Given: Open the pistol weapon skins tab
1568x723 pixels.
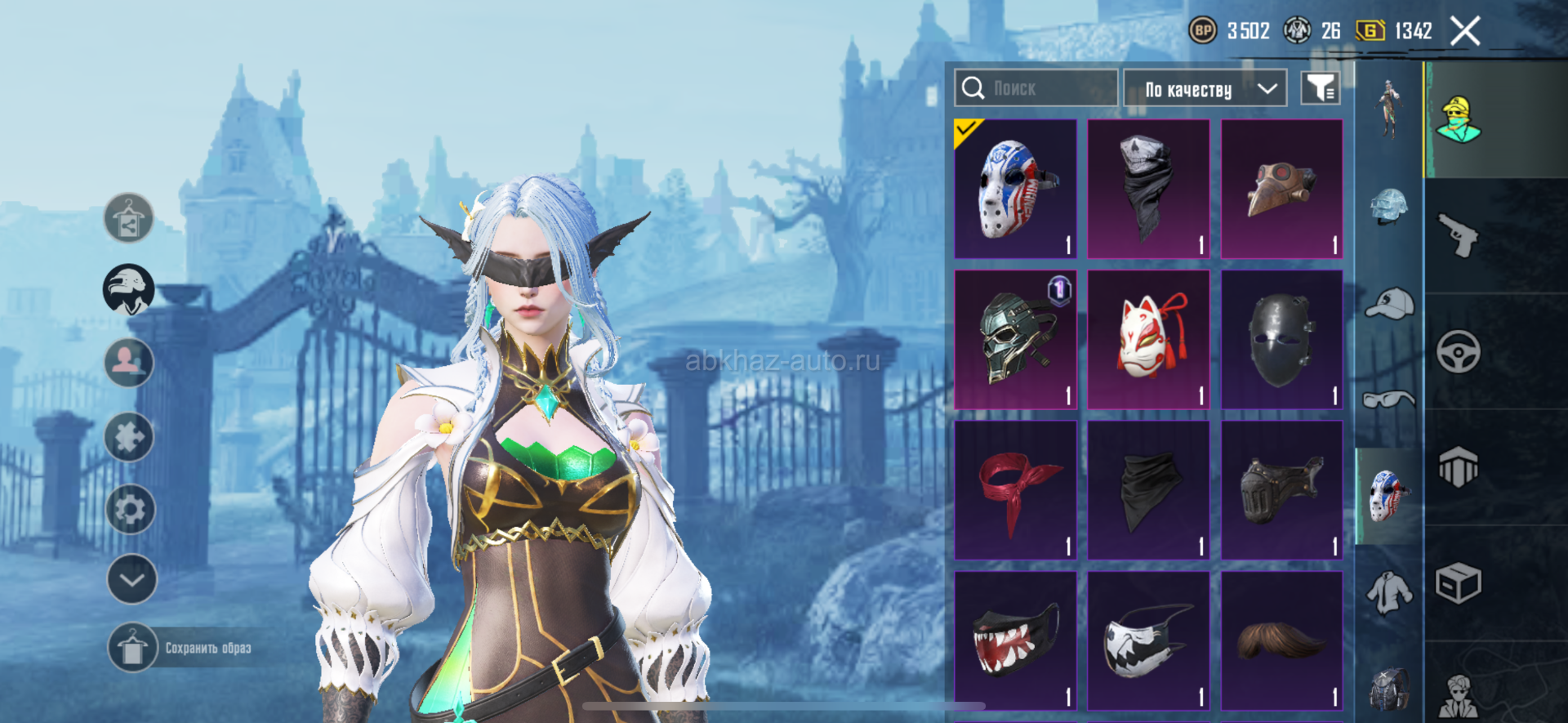Looking at the screenshot, I should coord(1459,235).
